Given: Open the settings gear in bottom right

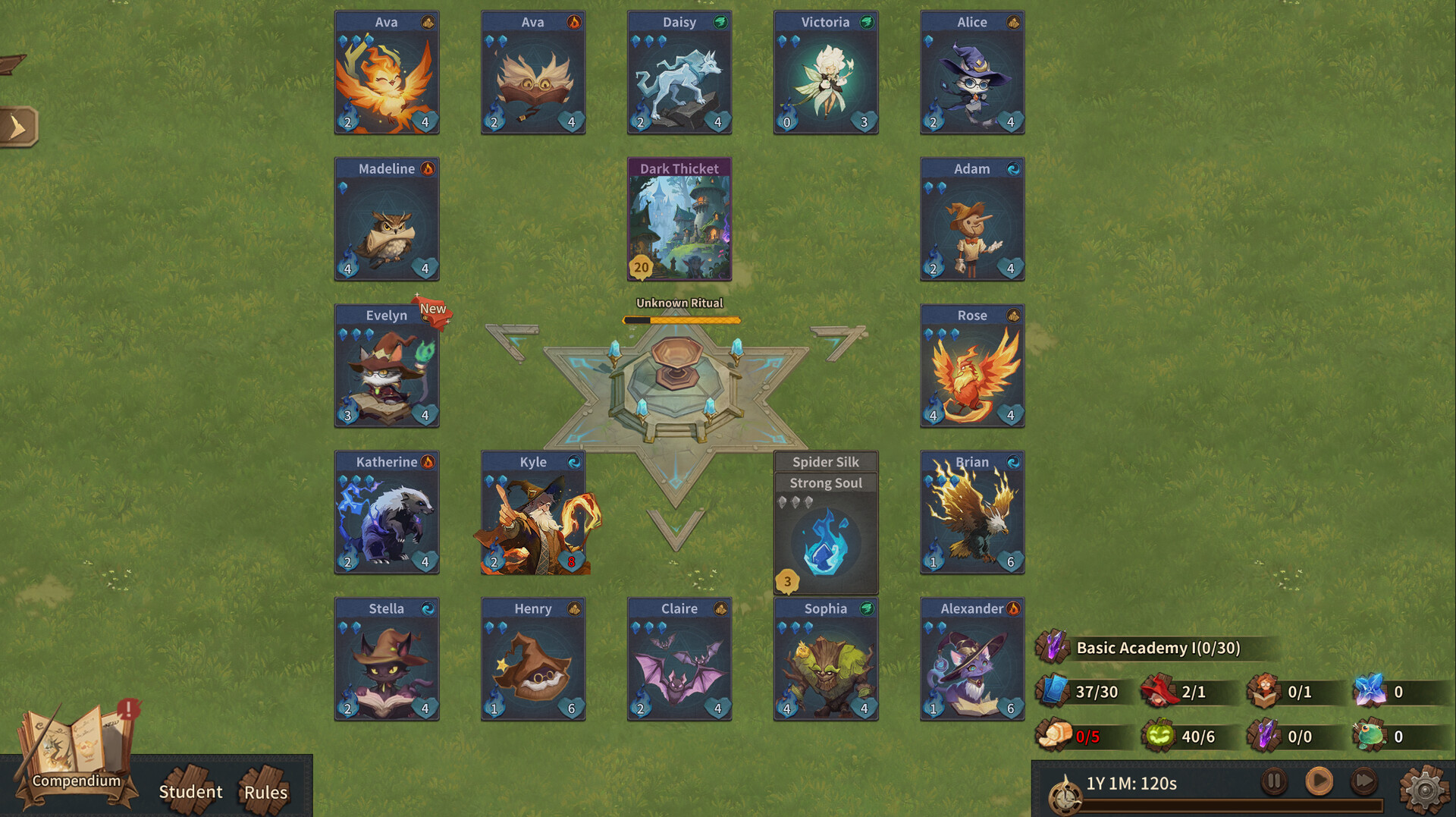Looking at the screenshot, I should 1425,789.
